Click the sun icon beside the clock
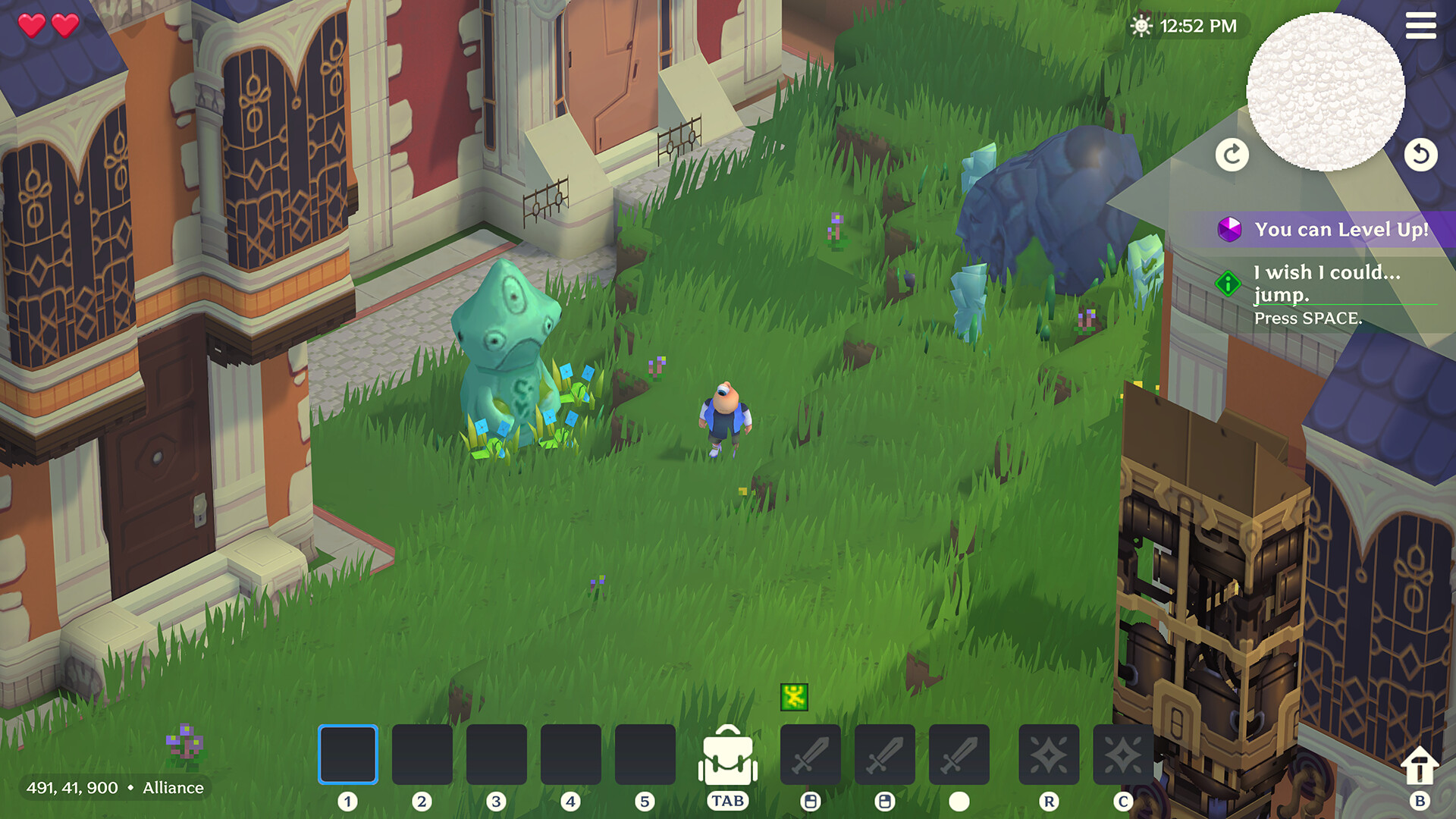The height and width of the screenshot is (819, 1456). click(1140, 25)
